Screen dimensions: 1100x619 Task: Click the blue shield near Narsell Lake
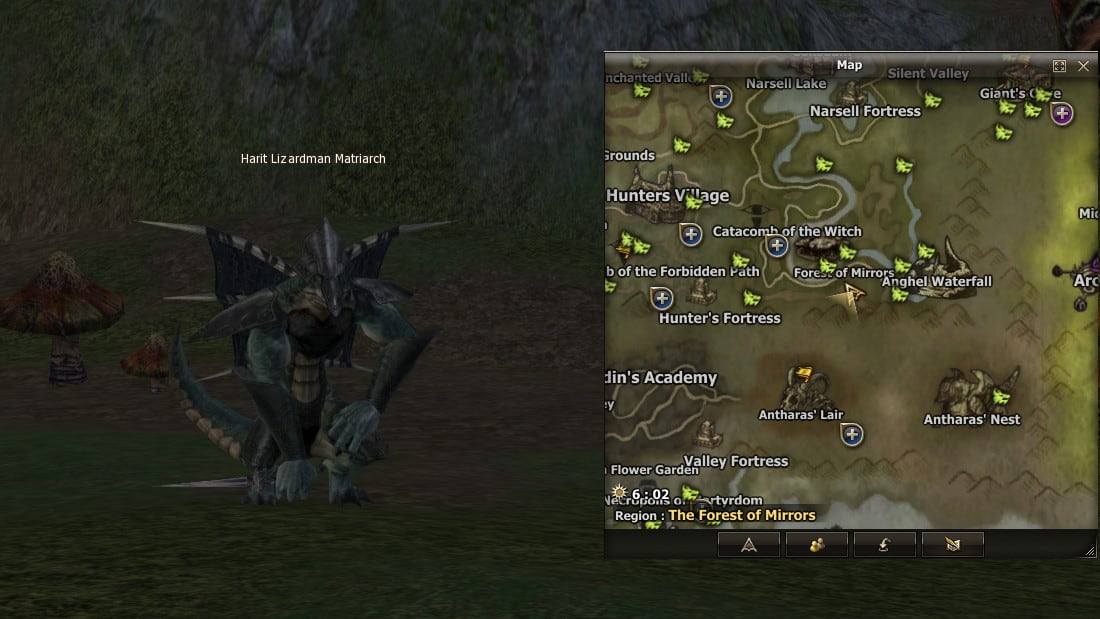pyautogui.click(x=720, y=97)
